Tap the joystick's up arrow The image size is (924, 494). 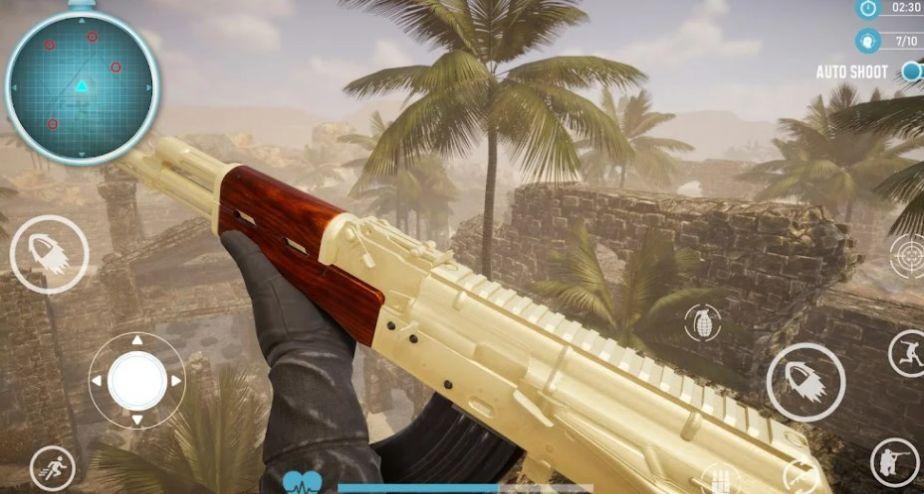137,342
